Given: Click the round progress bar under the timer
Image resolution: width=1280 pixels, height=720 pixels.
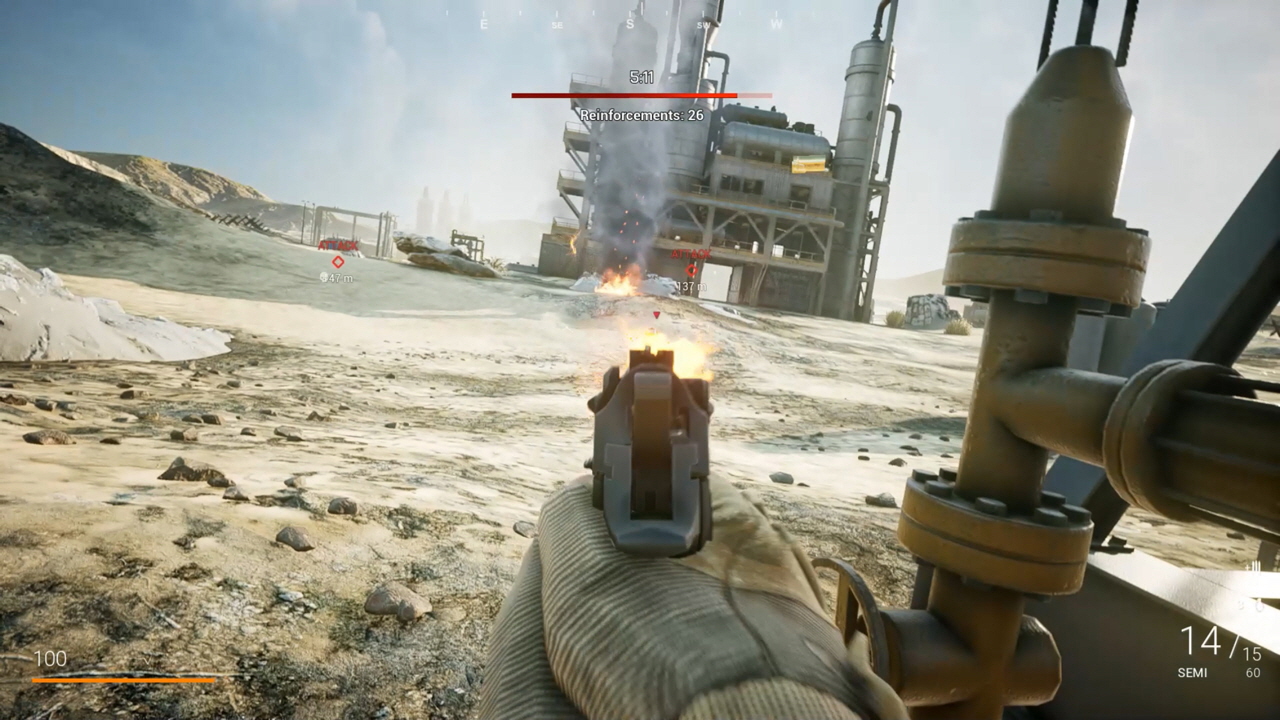Looking at the screenshot, I should click(x=640, y=93).
